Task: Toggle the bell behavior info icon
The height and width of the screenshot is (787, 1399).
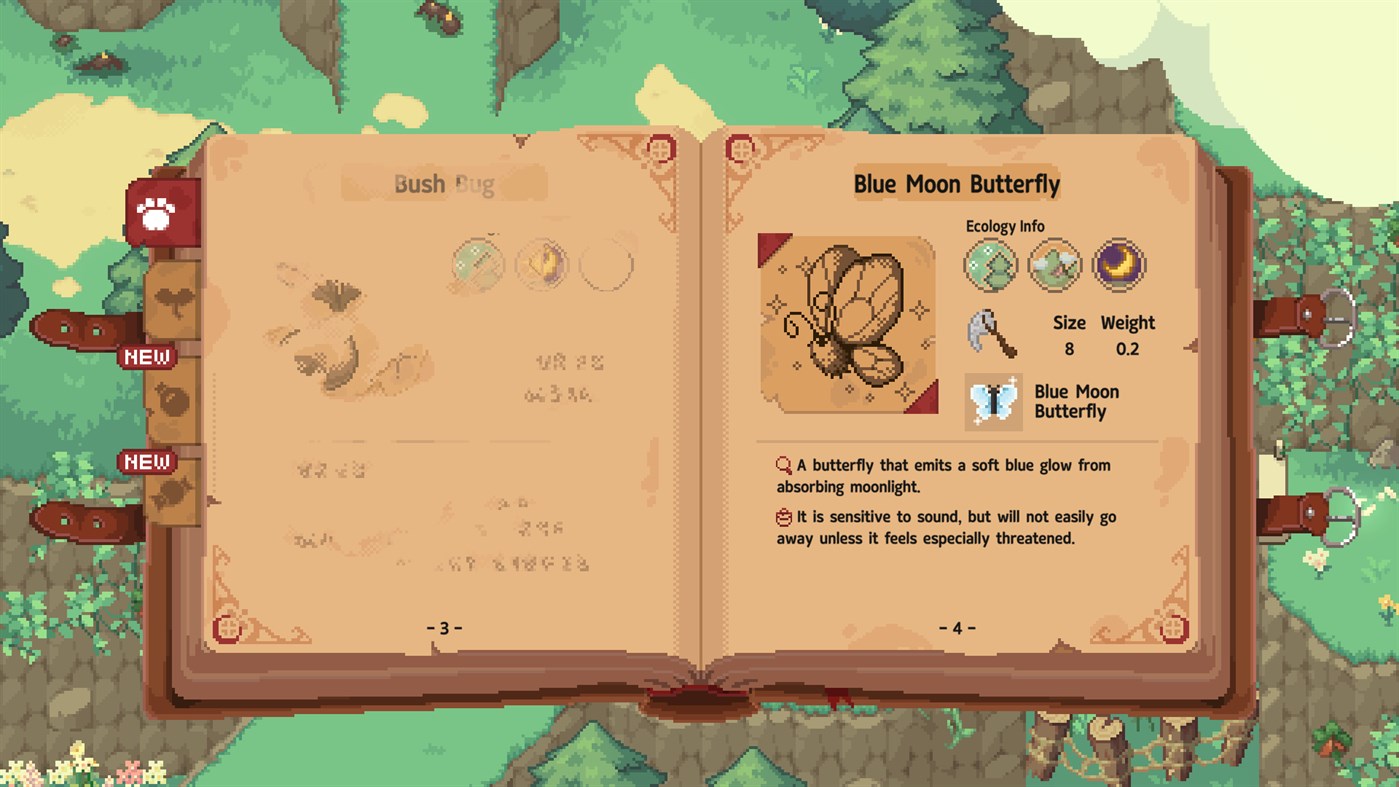Action: pos(783,516)
